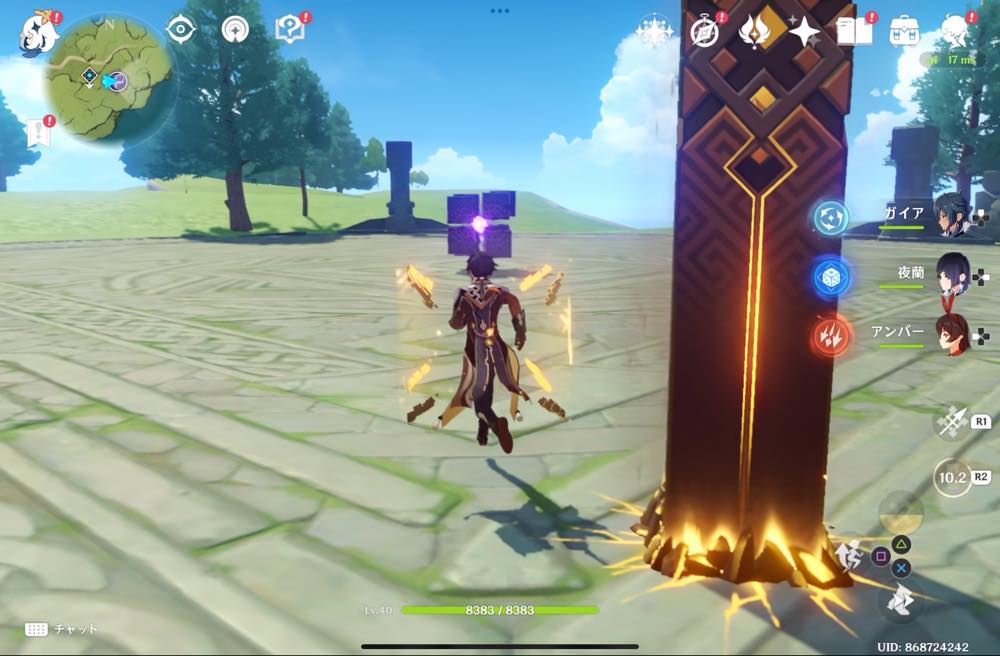Viewport: 1000px width, 656px height.
Task: Toggle elemental sight eye icon
Action: (x=181, y=30)
